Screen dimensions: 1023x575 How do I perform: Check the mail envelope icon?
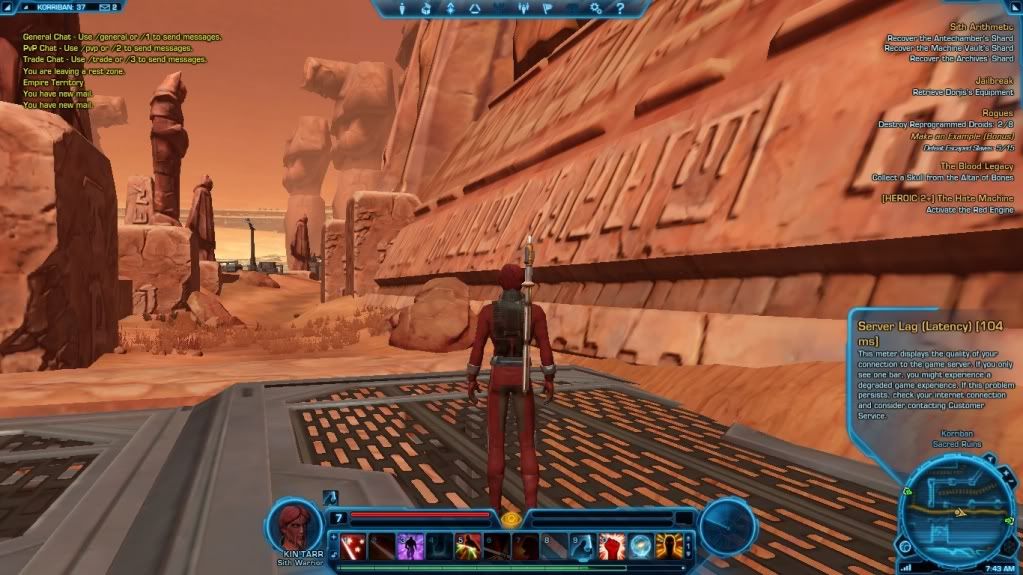105,7
